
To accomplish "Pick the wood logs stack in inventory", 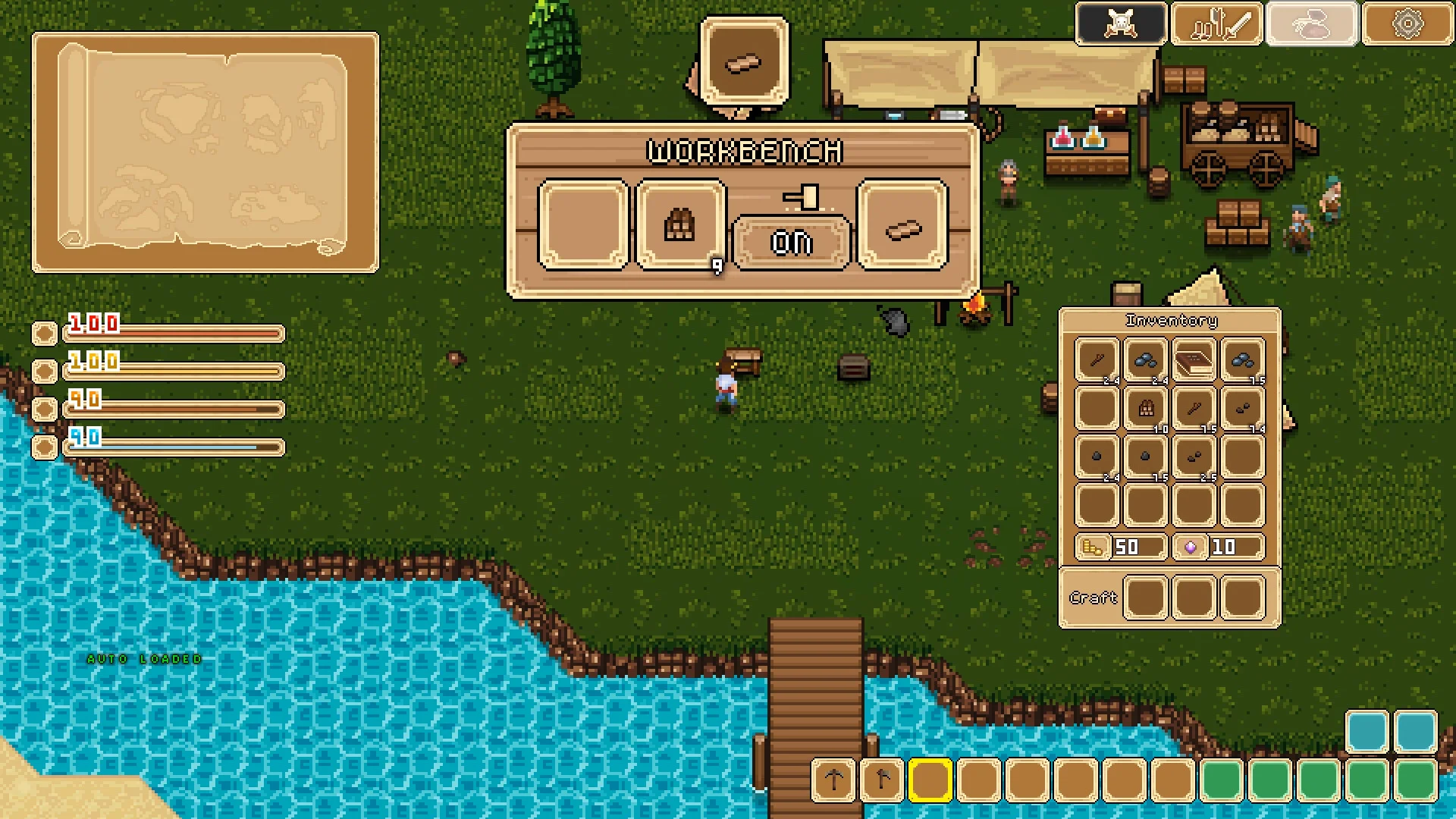I will [x=1146, y=409].
